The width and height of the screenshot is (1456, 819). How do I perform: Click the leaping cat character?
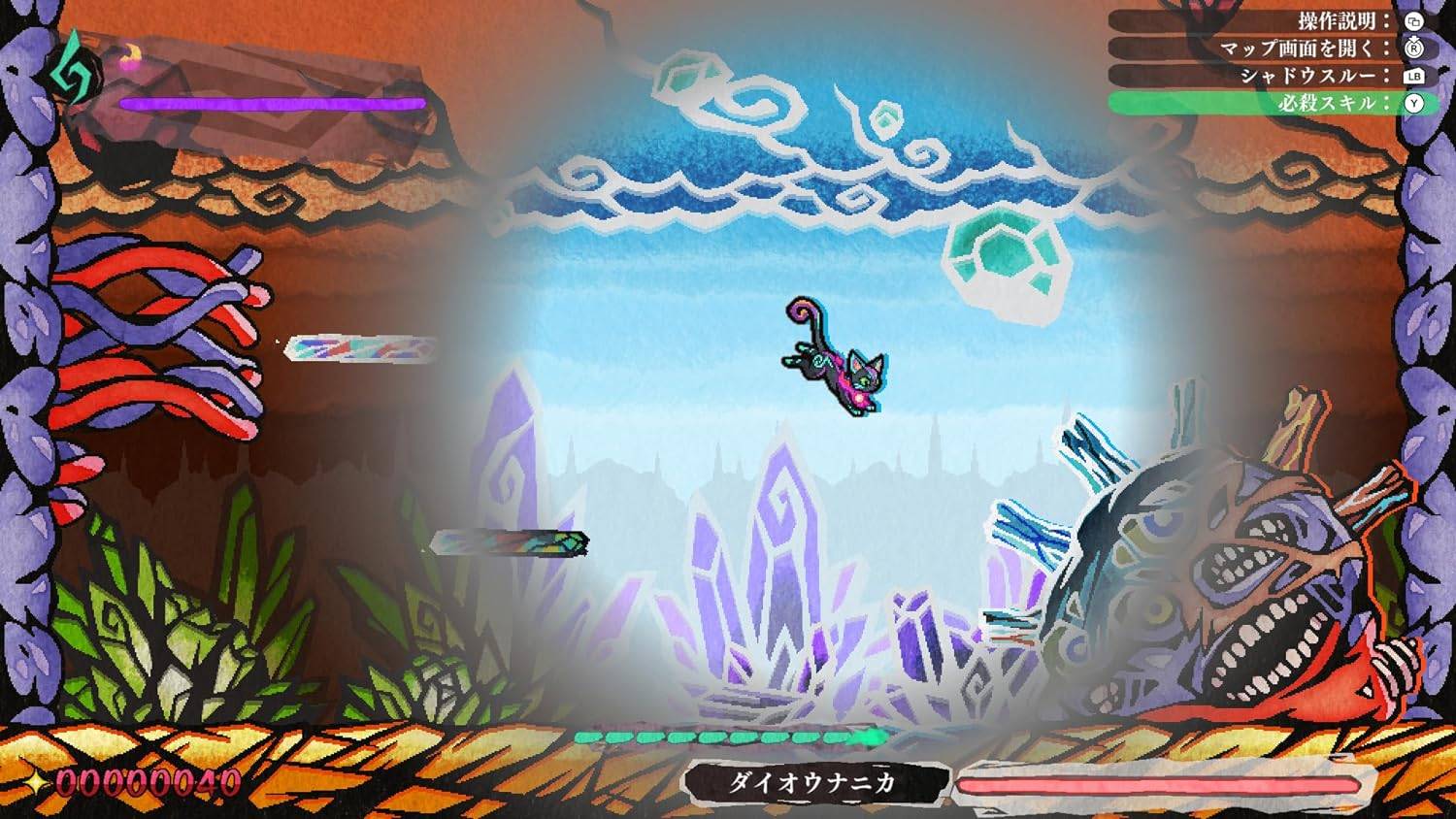840,359
